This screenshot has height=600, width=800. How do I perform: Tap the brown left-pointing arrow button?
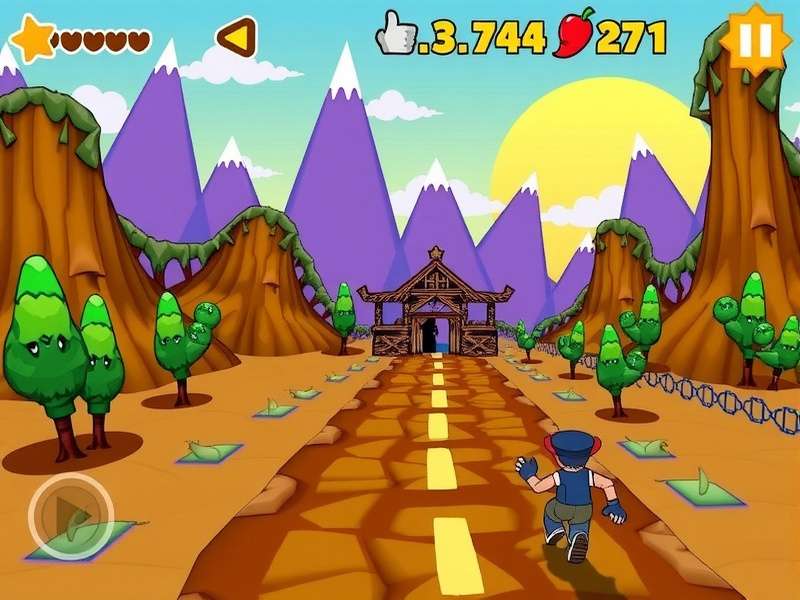pos(236,38)
